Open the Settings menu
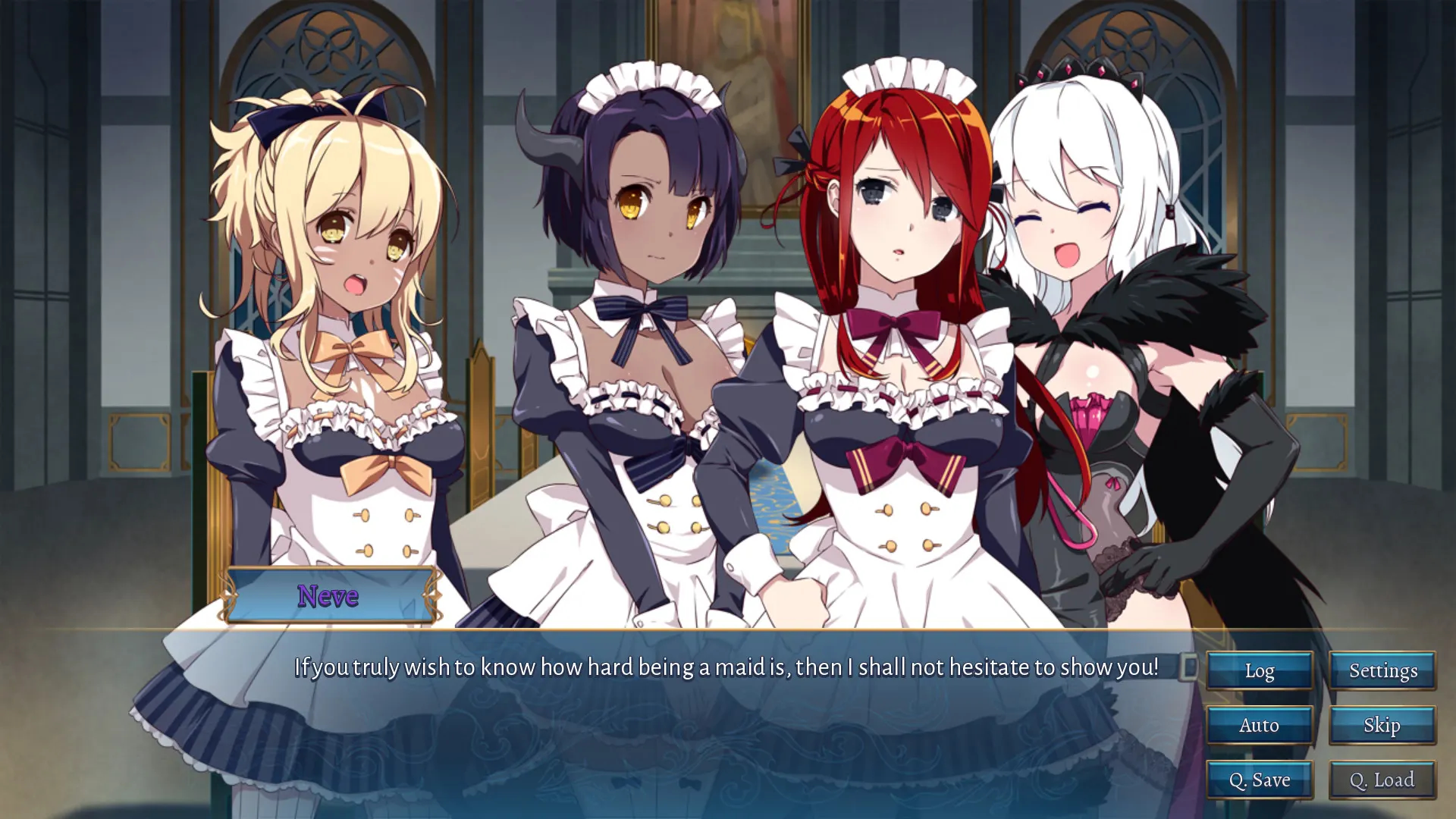Viewport: 1456px width, 819px height. click(x=1382, y=670)
